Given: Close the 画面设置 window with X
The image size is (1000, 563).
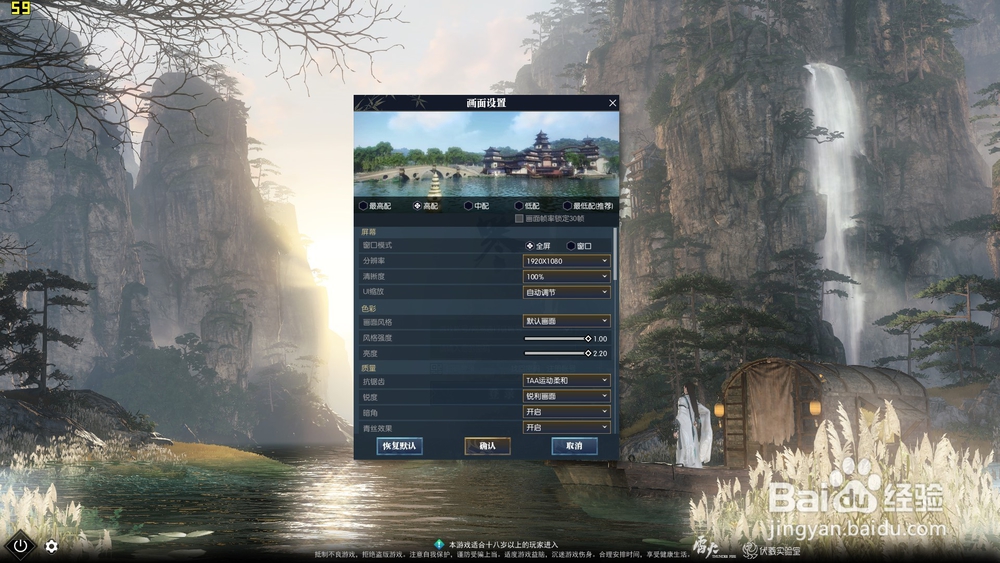Looking at the screenshot, I should [x=613, y=103].
